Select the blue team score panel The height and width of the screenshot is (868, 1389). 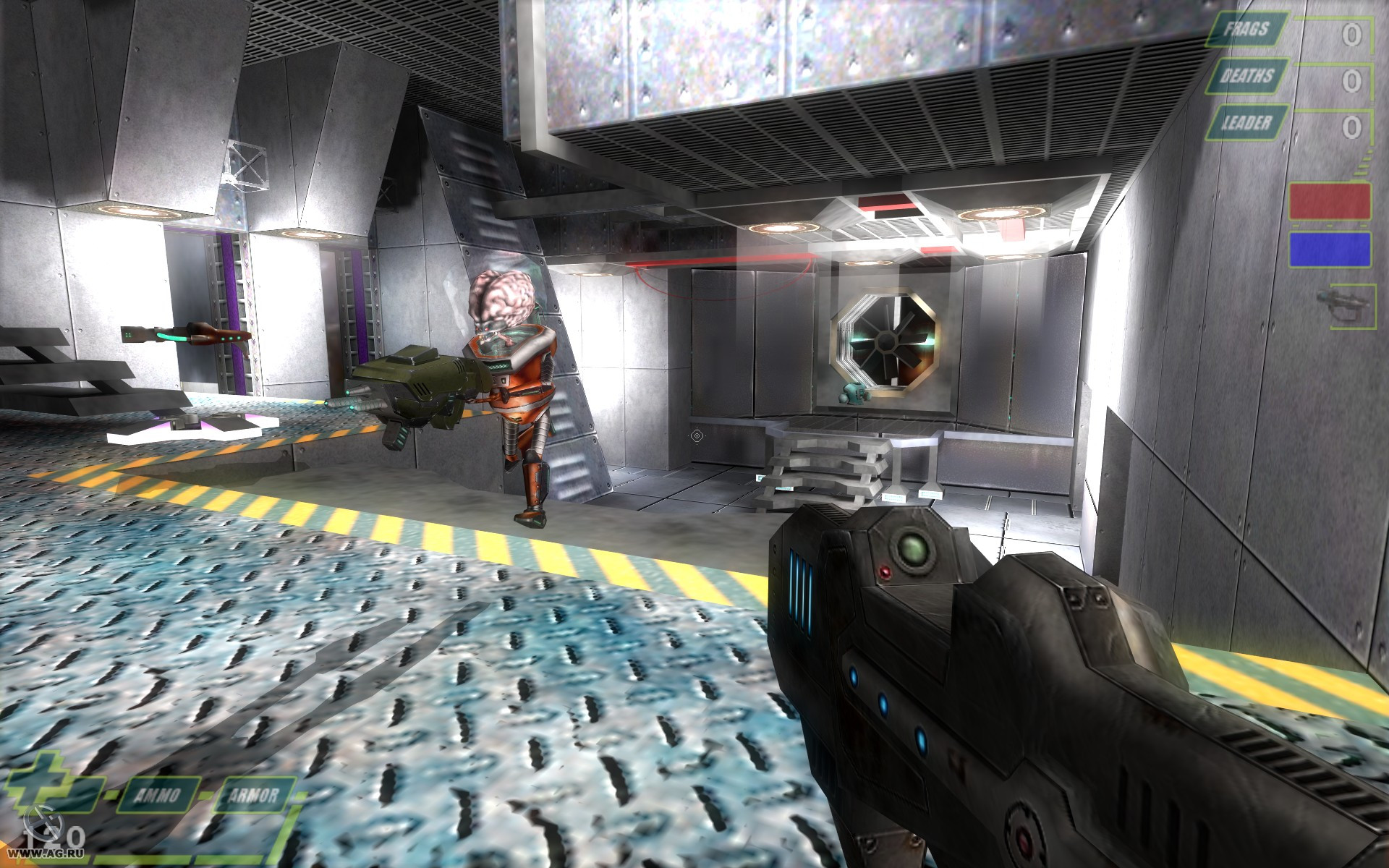point(1330,249)
